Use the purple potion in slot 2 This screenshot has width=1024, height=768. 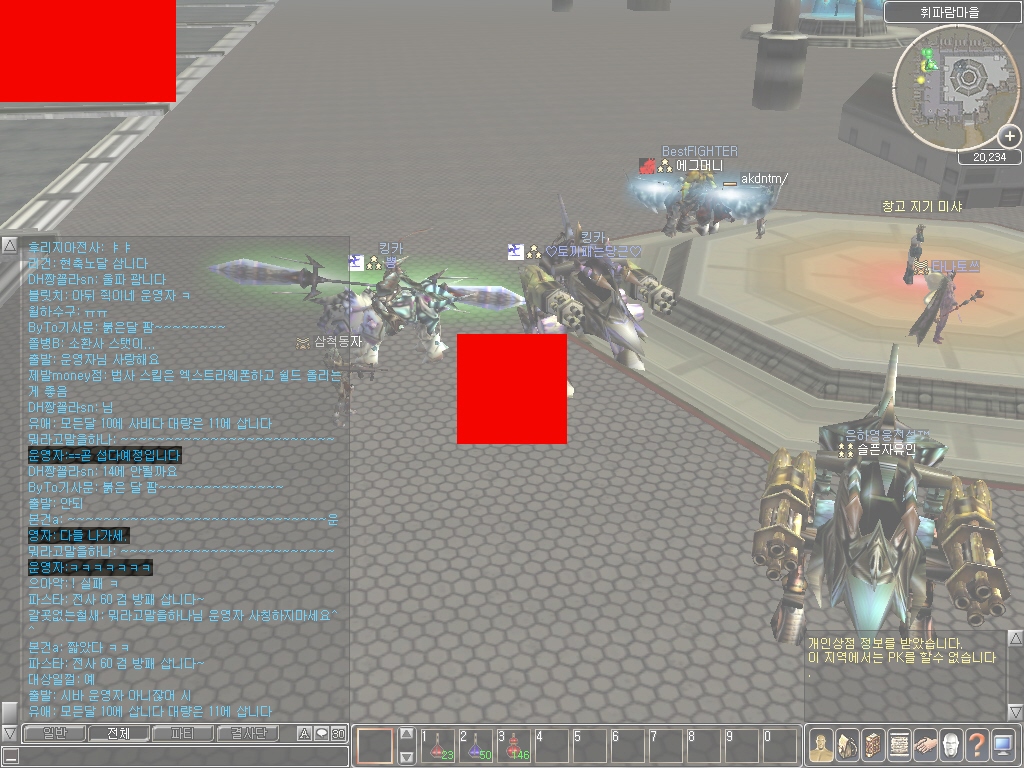pos(476,746)
